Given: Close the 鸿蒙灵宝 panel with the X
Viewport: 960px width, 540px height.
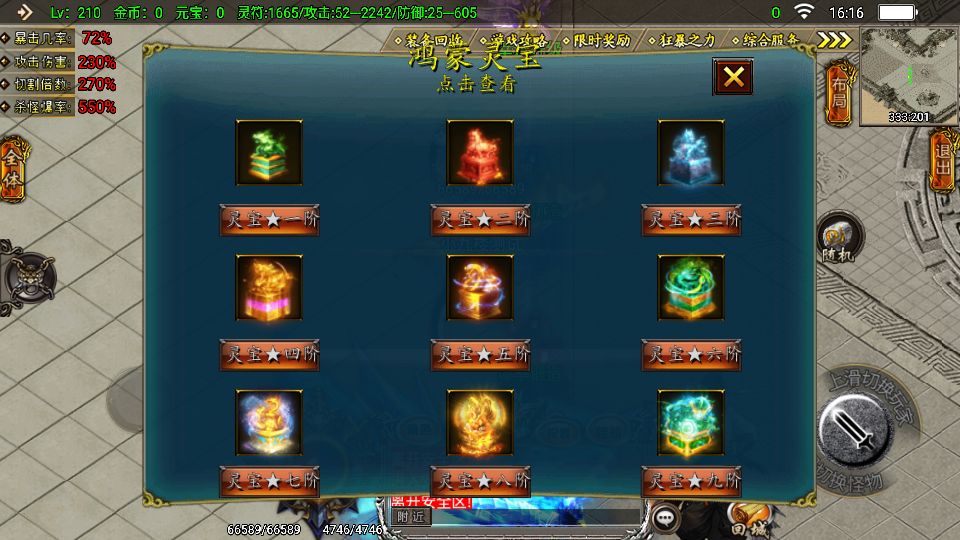Looking at the screenshot, I should point(733,77).
